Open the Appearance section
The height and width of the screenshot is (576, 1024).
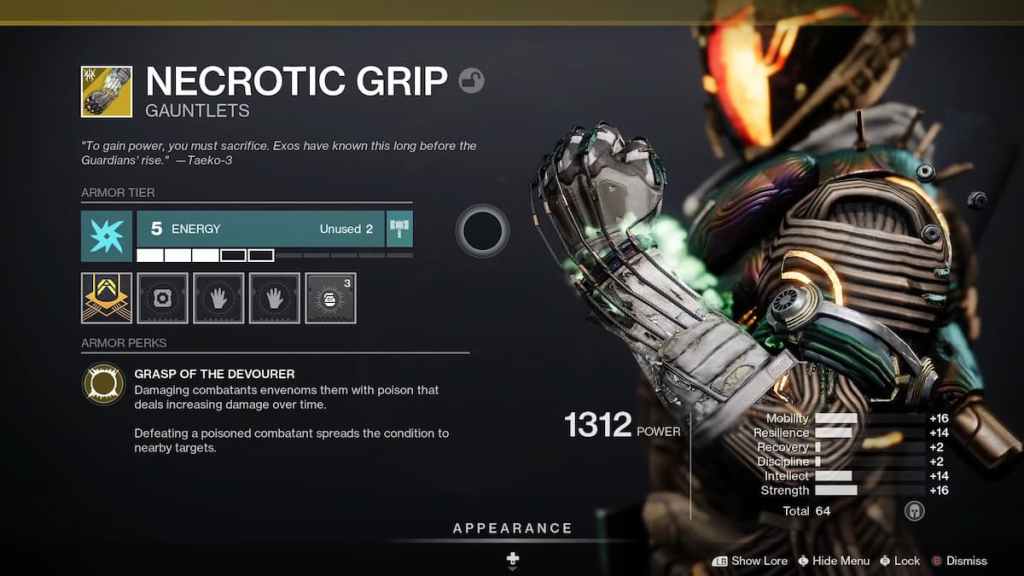(x=512, y=528)
